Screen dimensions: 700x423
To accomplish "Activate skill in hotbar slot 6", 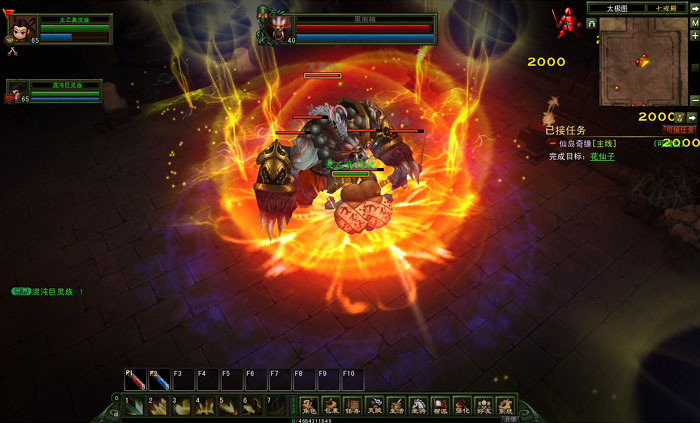I will pos(254,405).
